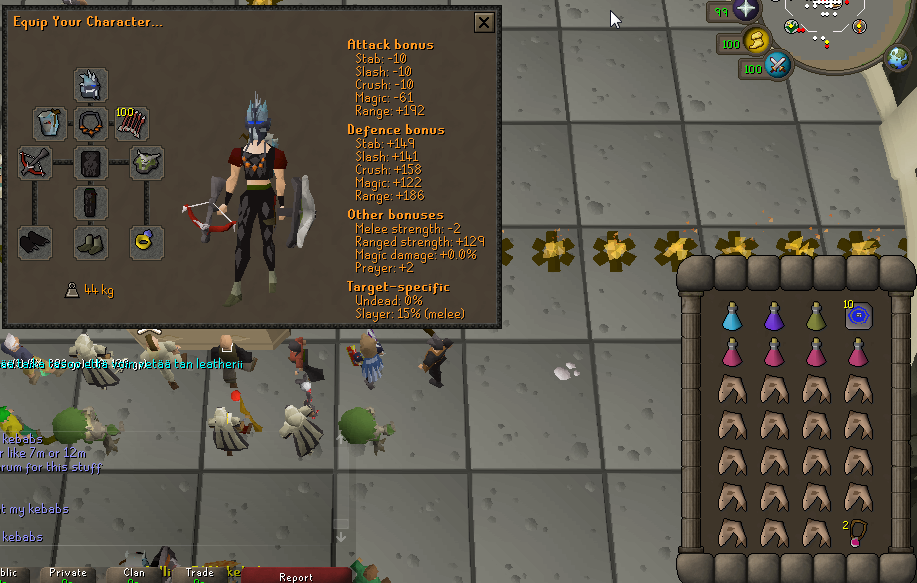This screenshot has width=917, height=583.
Task: Click the black leg armour slot
Action: click(x=91, y=201)
